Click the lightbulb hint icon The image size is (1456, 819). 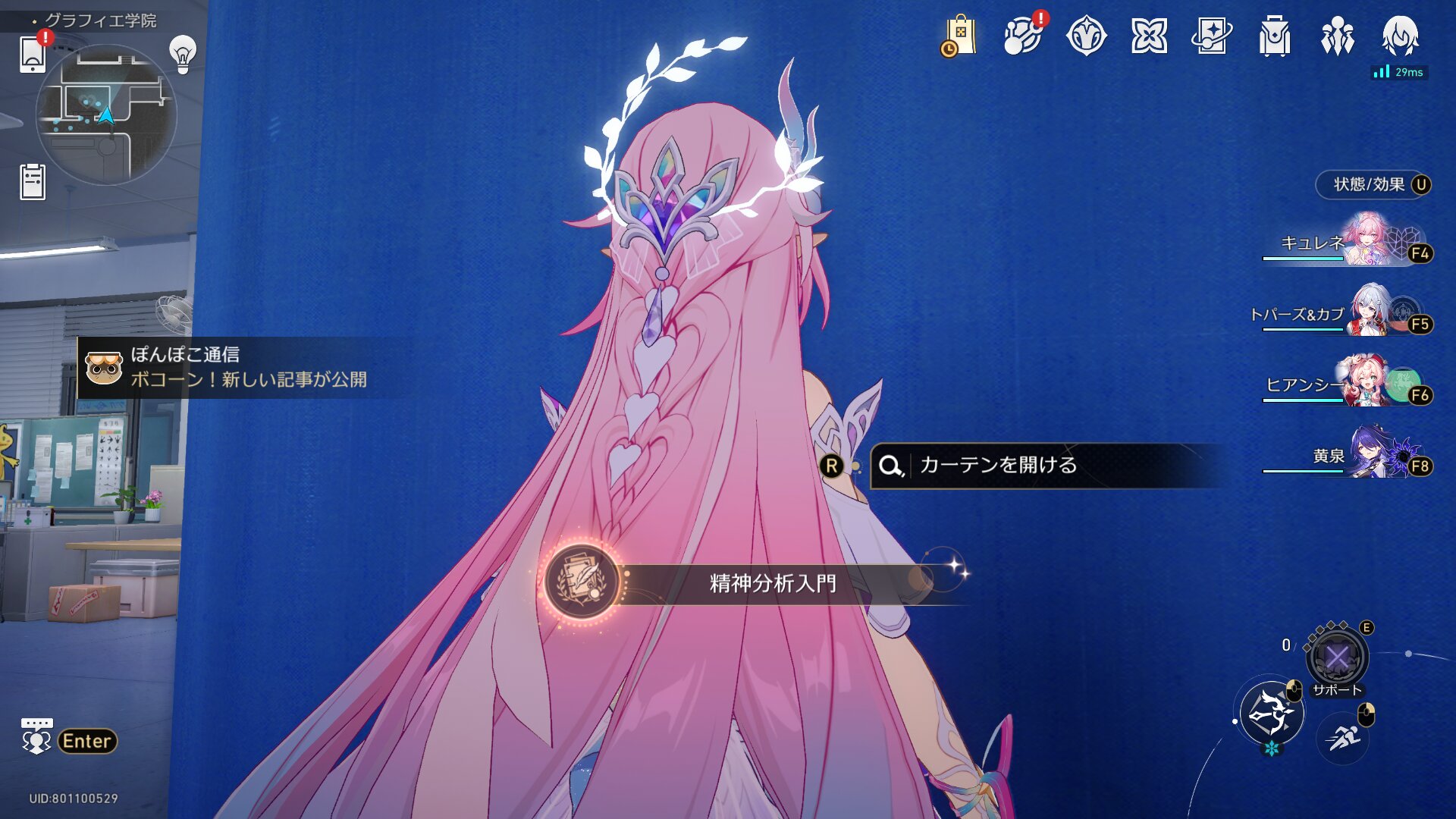[x=183, y=54]
